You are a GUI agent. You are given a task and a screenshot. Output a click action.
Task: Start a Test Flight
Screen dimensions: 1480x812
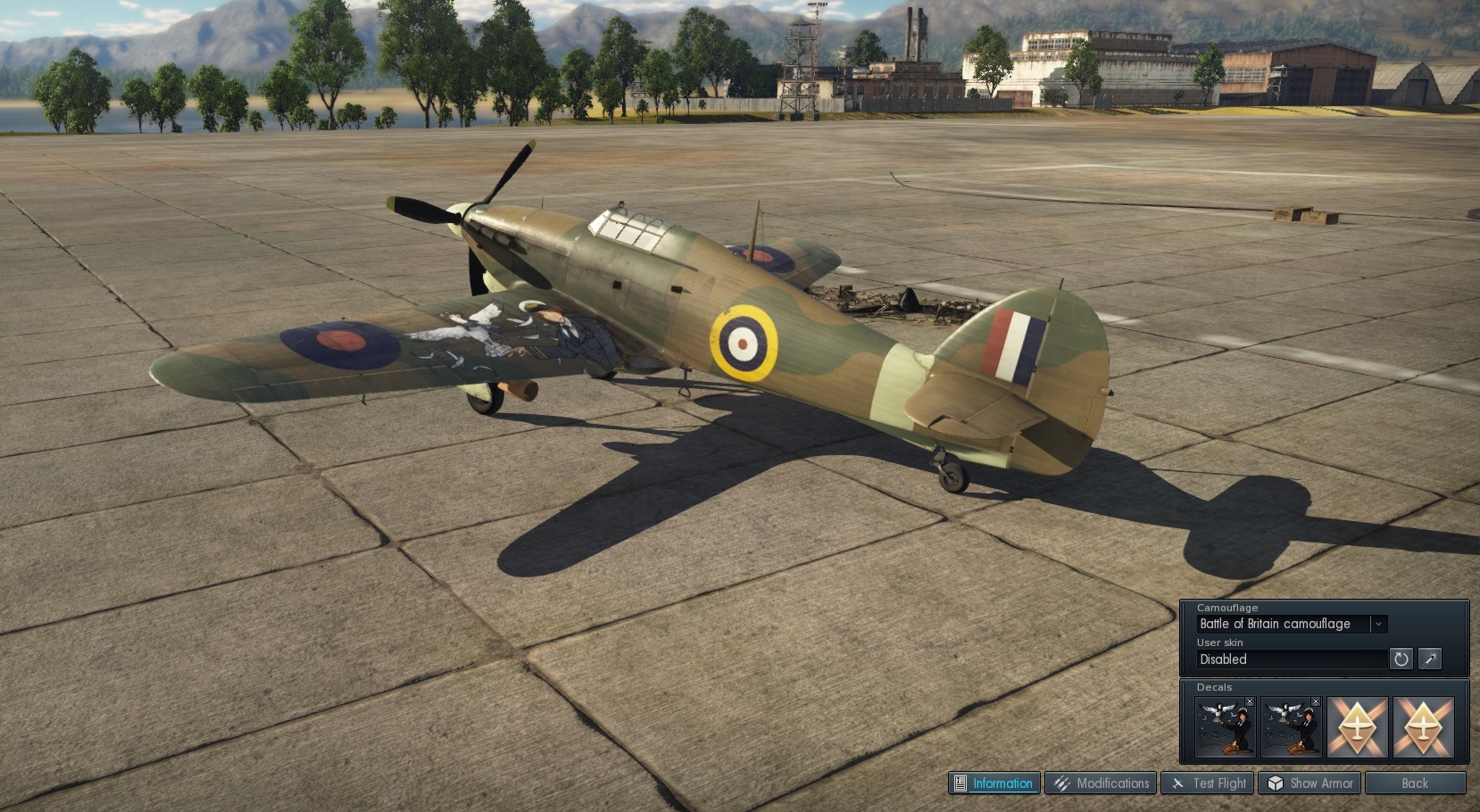[1208, 783]
